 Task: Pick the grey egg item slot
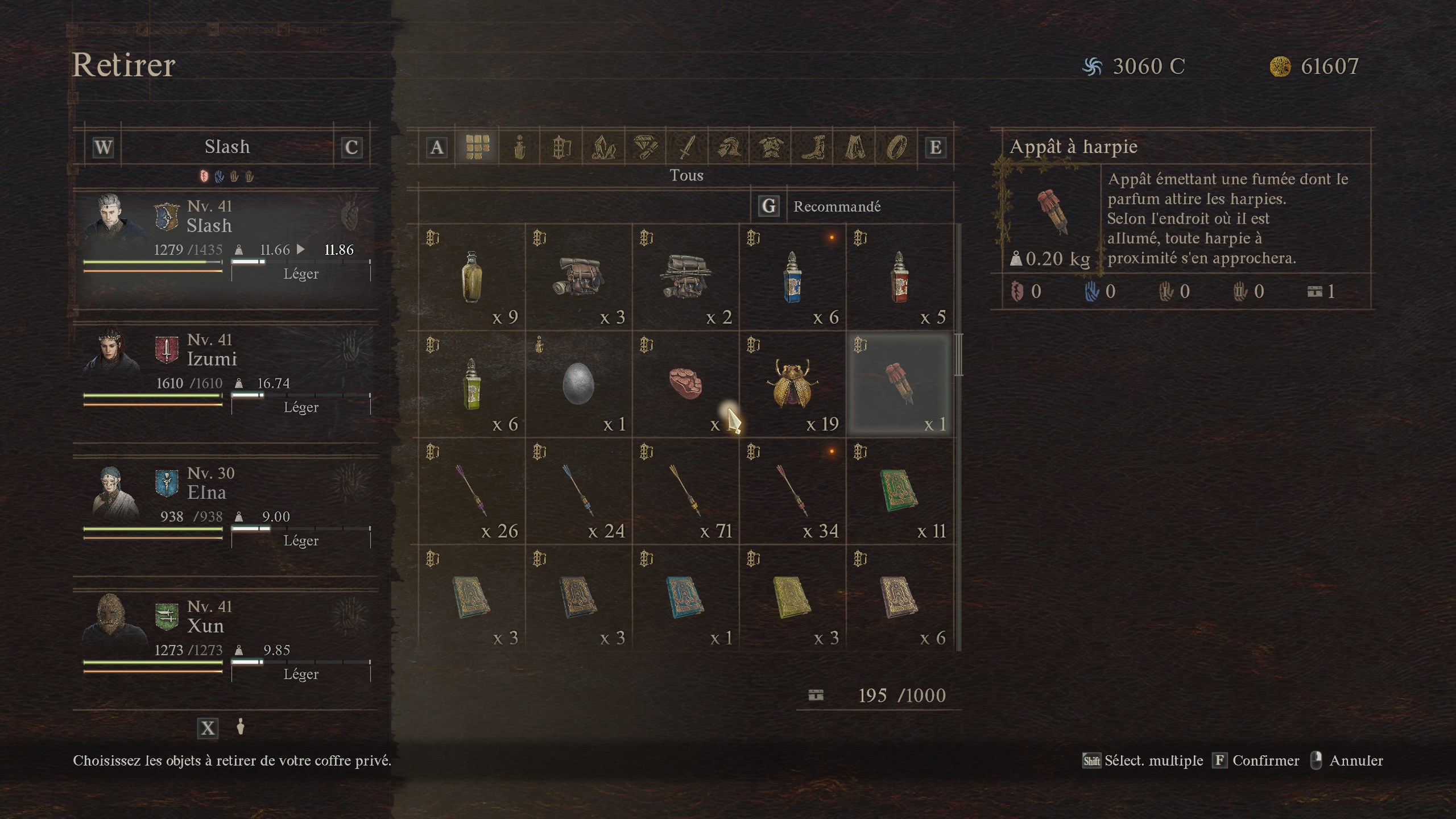coord(579,384)
